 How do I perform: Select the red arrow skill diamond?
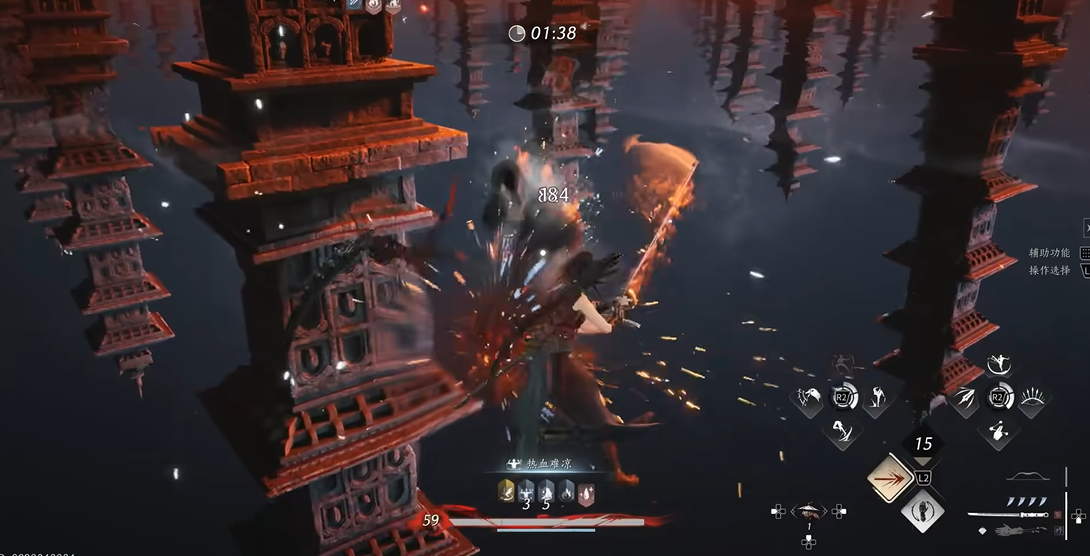coord(891,478)
